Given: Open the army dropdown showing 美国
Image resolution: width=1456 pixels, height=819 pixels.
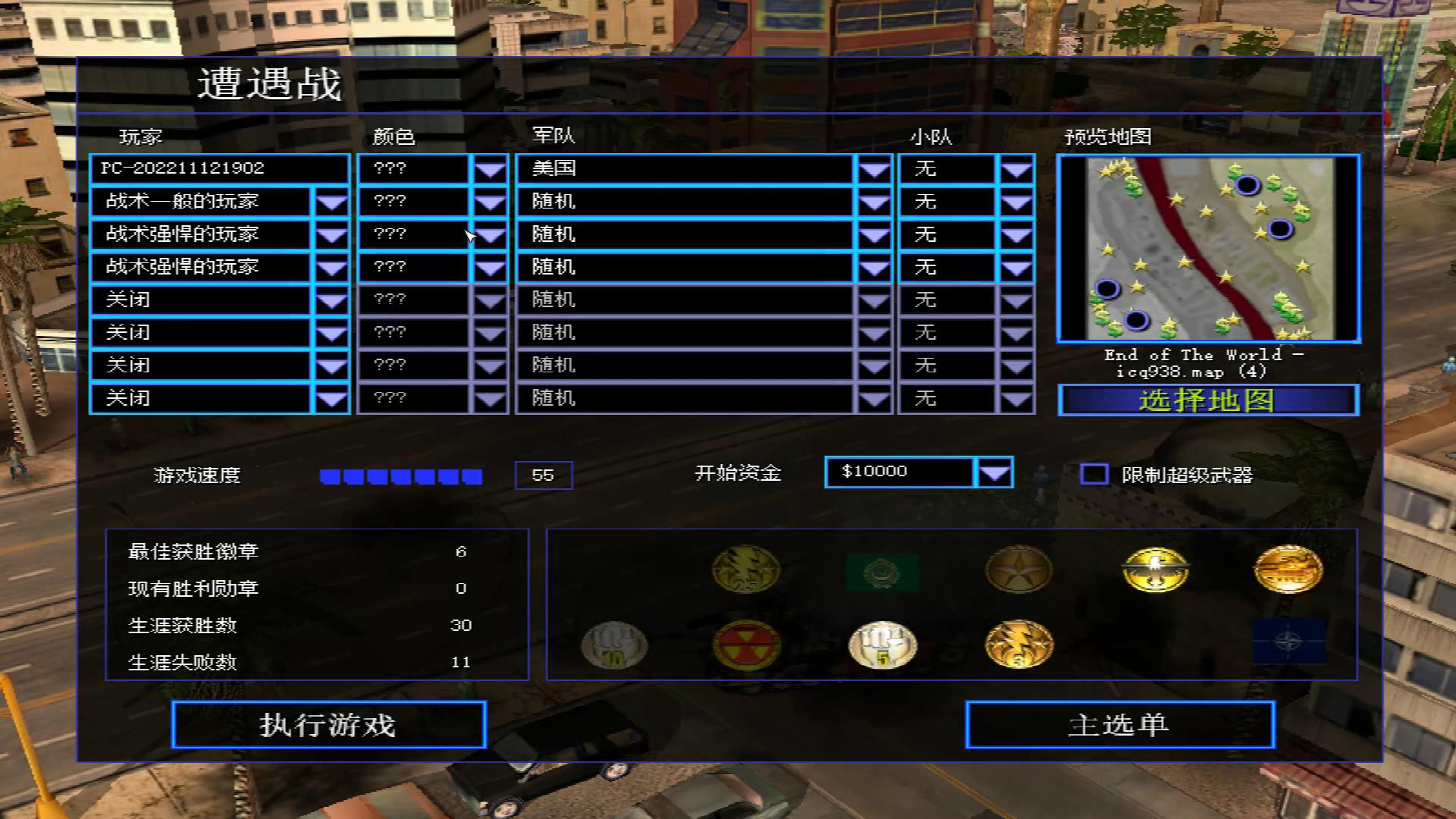Looking at the screenshot, I should [x=872, y=168].
